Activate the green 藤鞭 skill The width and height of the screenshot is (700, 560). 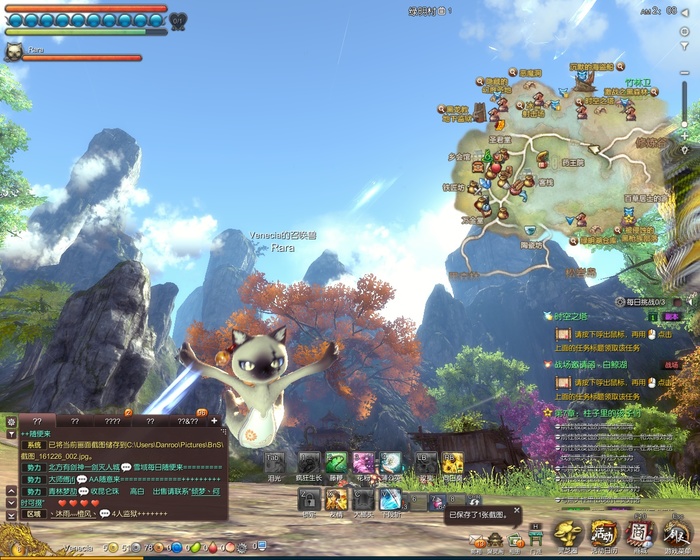[x=336, y=462]
